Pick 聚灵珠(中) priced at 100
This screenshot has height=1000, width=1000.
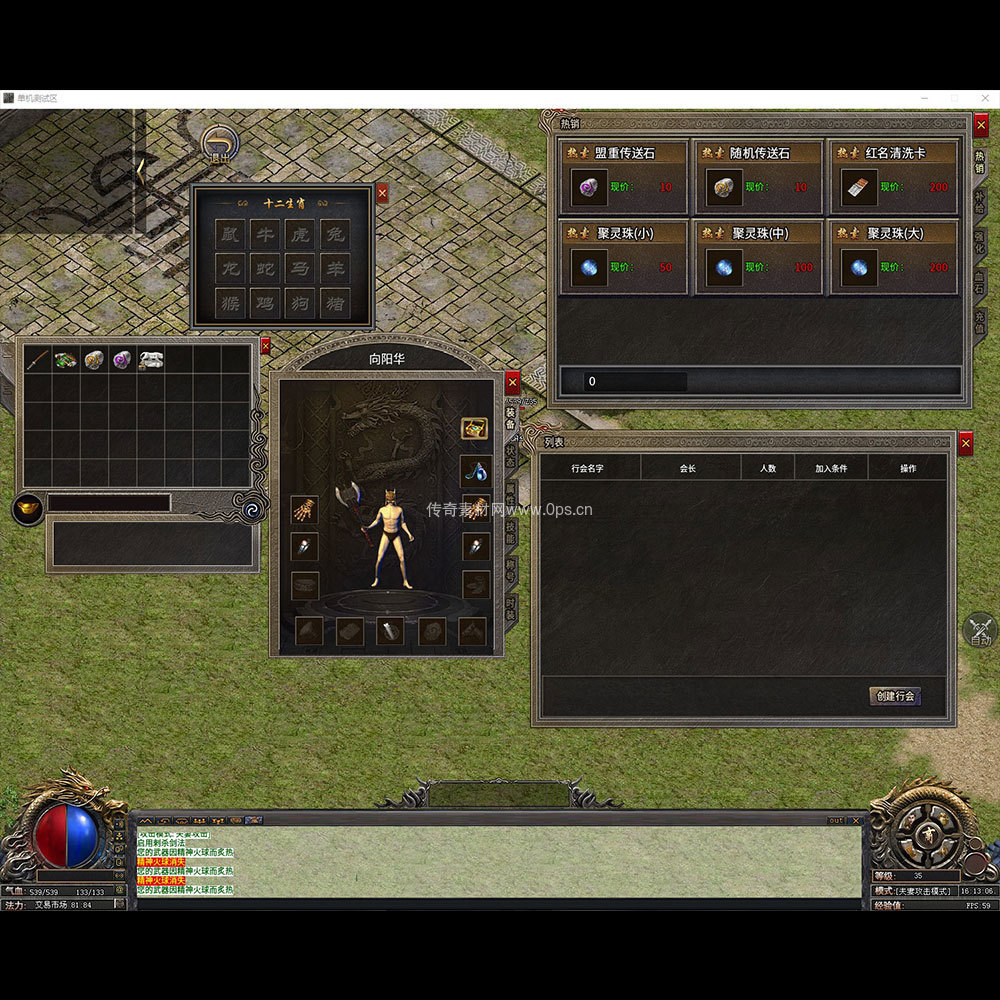759,257
